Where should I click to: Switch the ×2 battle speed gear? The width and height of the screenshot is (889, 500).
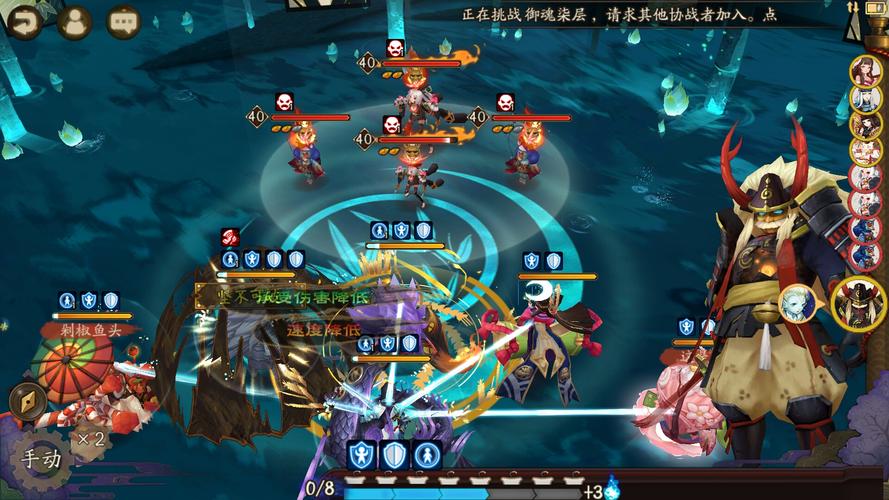click(92, 438)
